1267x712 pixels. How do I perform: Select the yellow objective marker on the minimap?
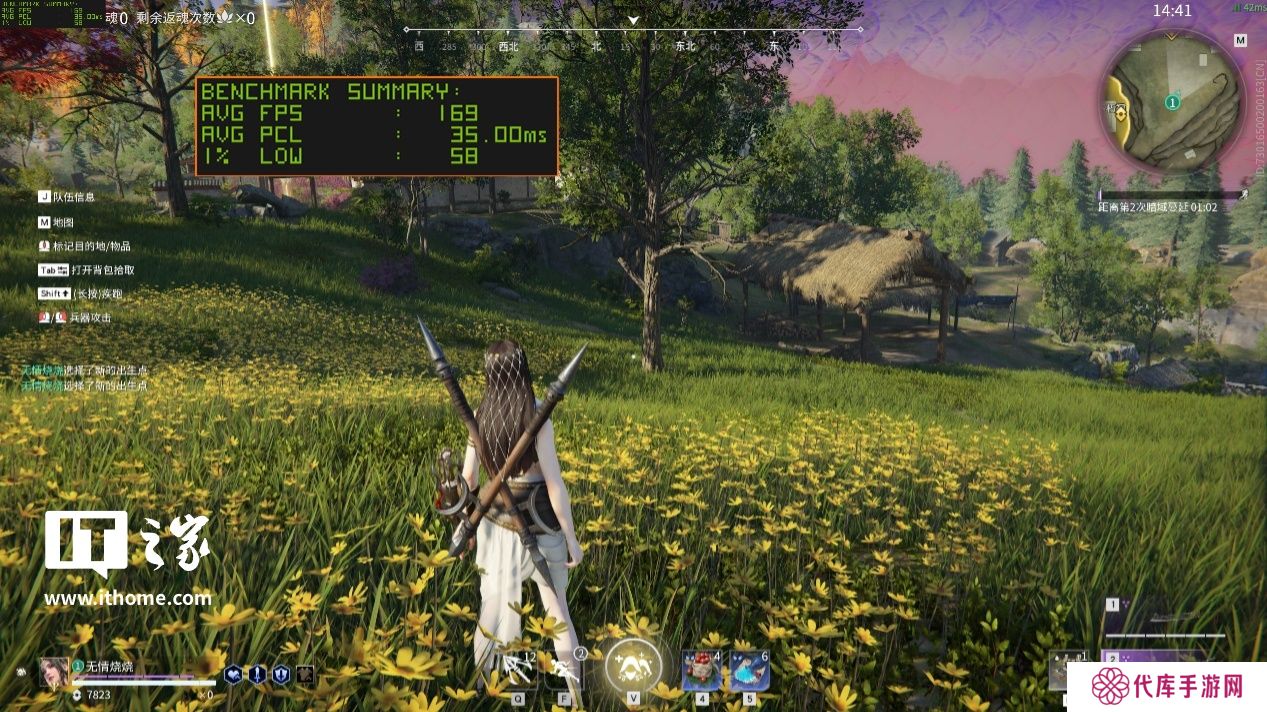click(1121, 112)
